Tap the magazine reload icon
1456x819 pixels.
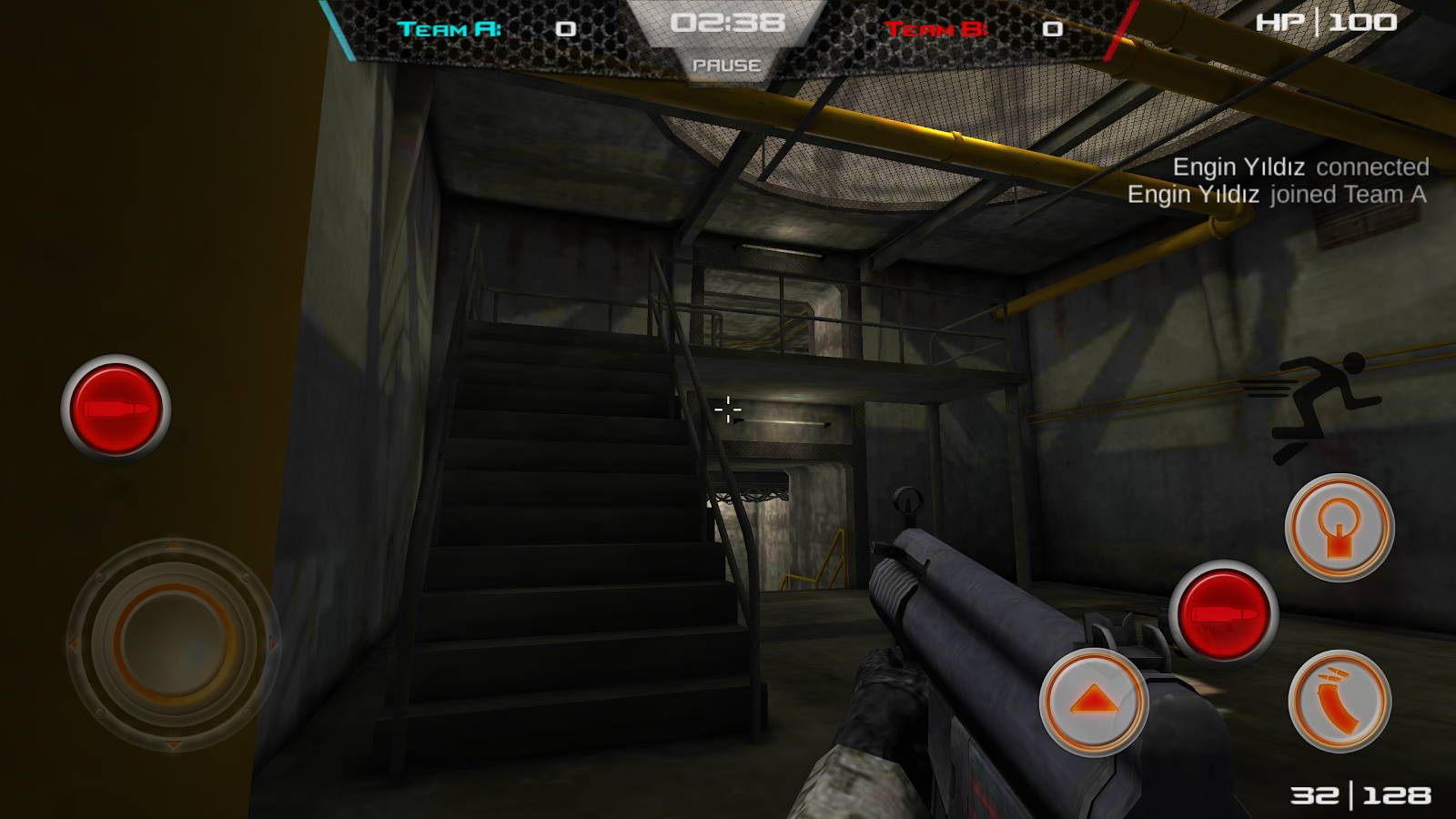(1338, 701)
